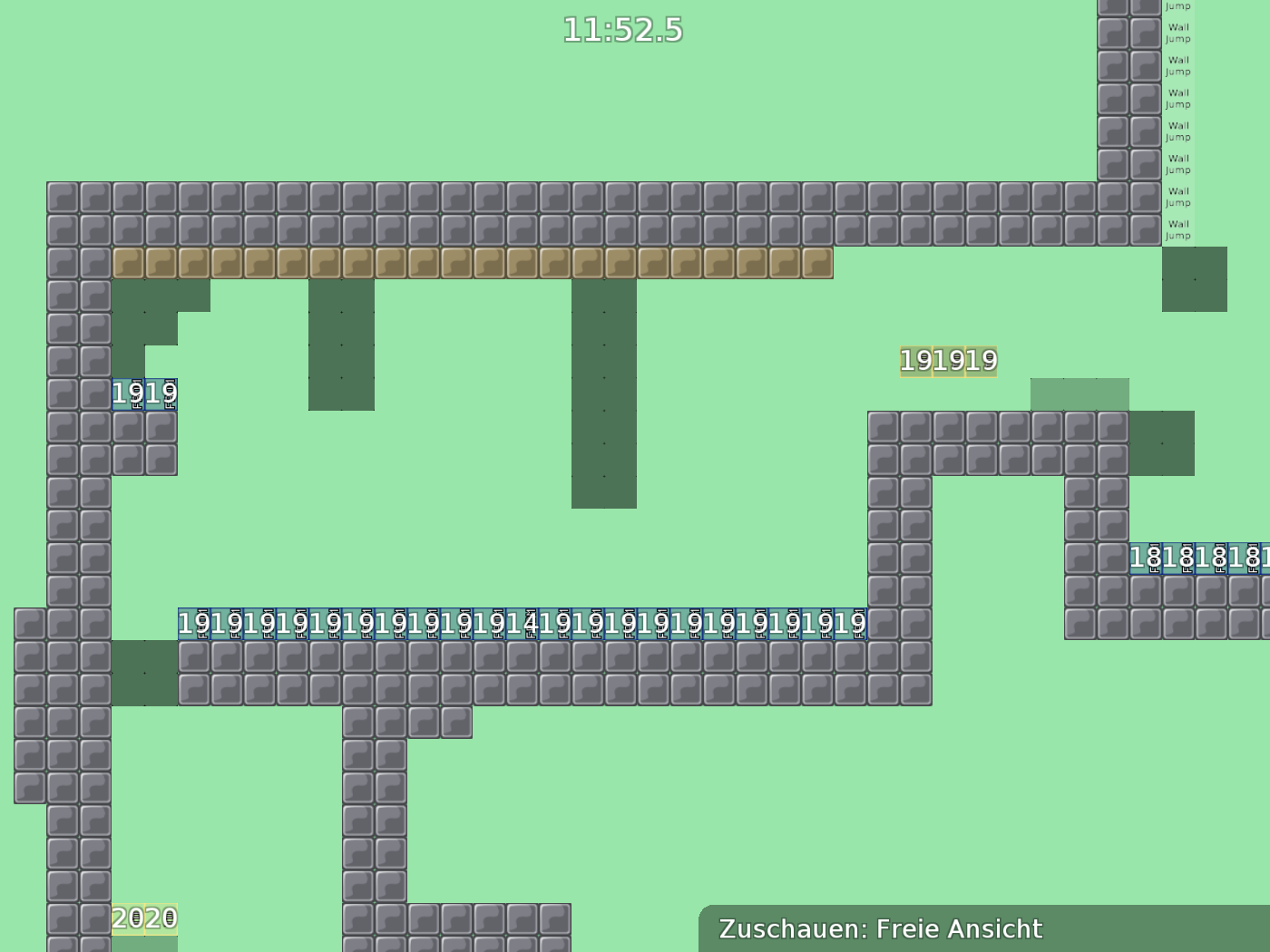Click the bottommost Wall Jump label

[x=1177, y=229]
